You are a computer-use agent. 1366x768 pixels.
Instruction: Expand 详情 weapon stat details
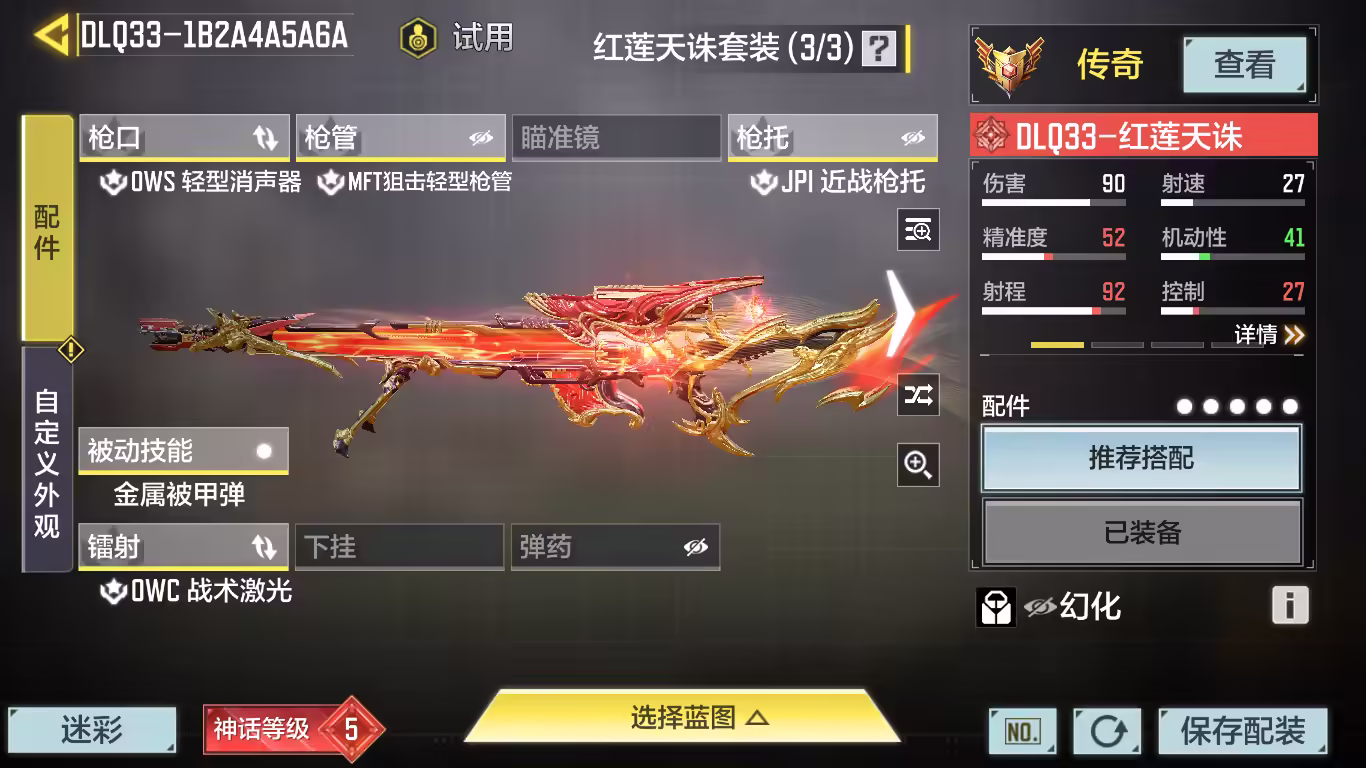[x=1268, y=335]
